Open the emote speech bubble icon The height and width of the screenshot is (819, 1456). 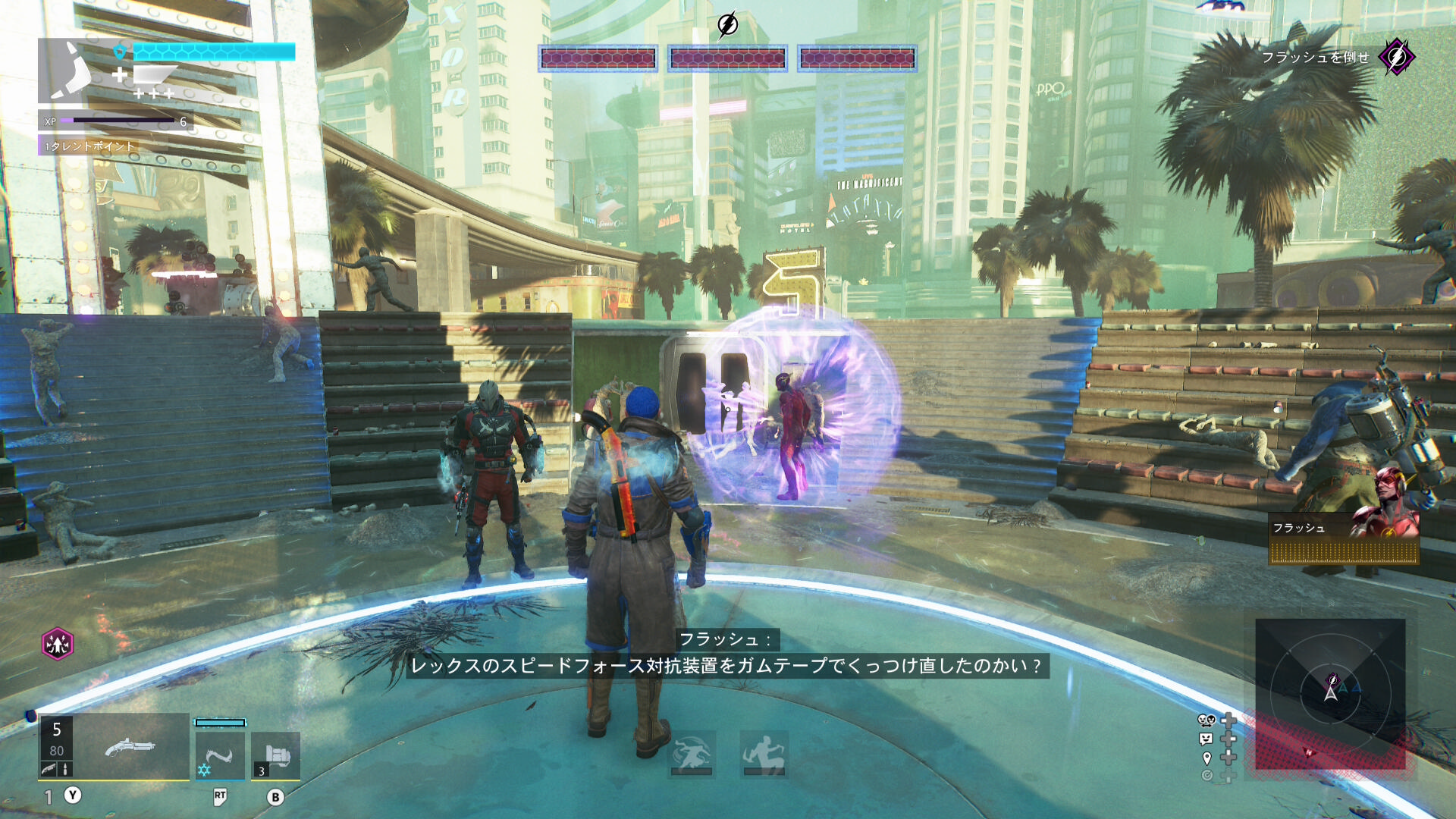coord(1207,739)
